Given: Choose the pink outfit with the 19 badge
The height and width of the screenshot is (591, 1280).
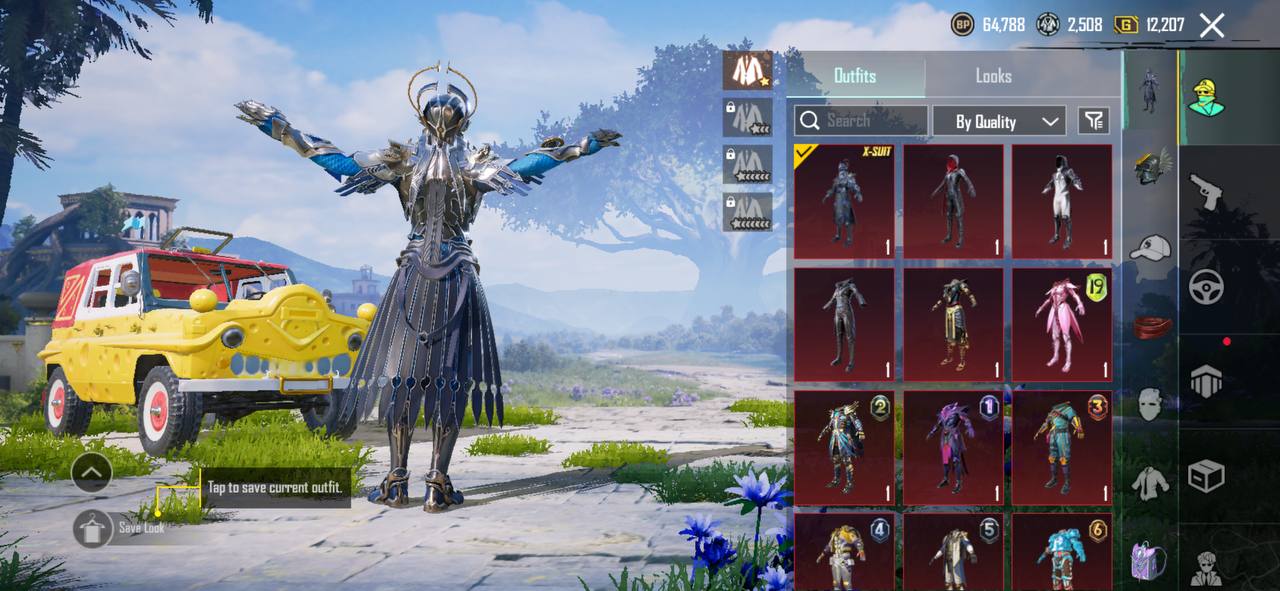Looking at the screenshot, I should (1061, 324).
